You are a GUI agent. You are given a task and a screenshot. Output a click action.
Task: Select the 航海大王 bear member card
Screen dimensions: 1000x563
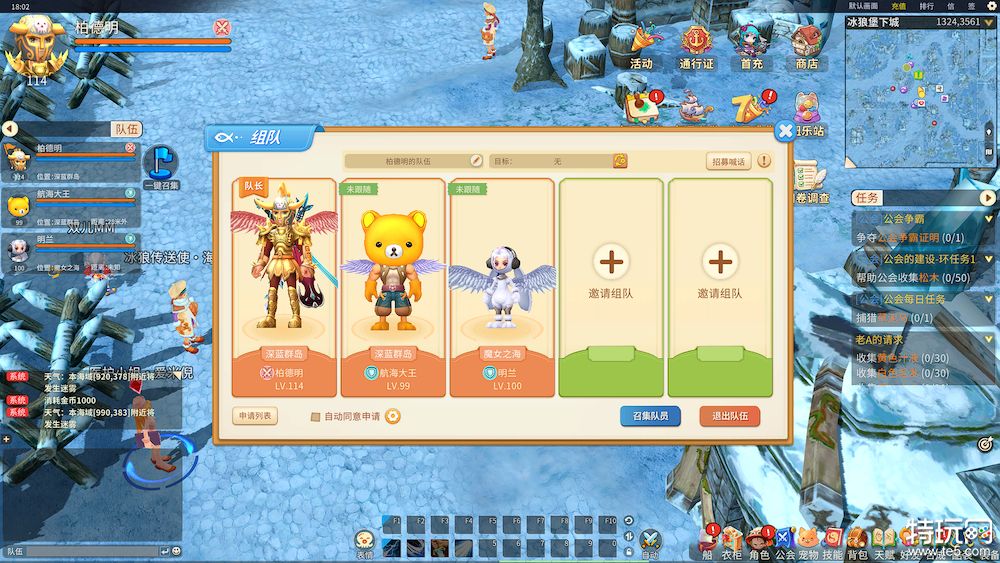393,287
